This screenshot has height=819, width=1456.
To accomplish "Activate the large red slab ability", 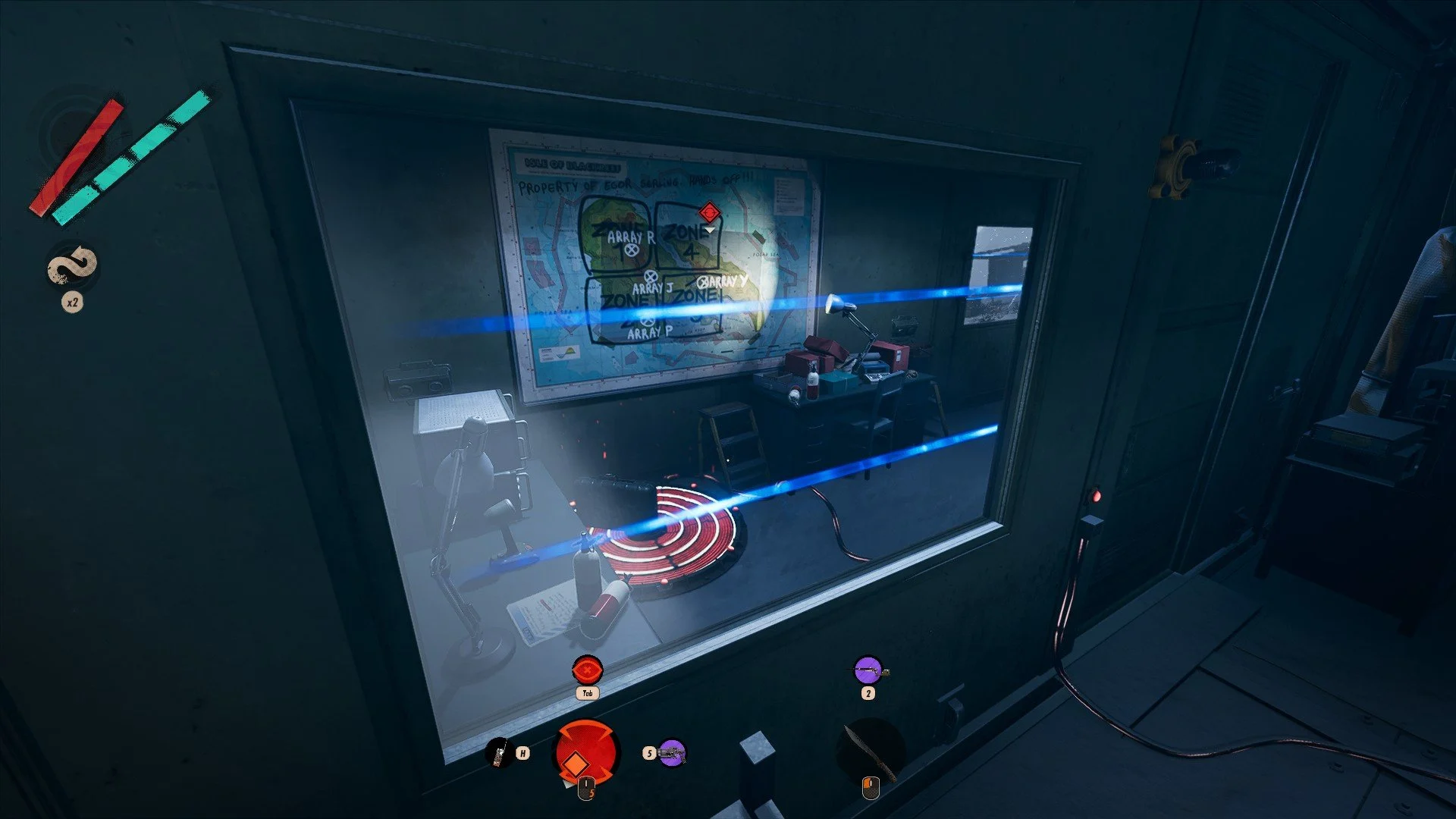I will click(585, 753).
